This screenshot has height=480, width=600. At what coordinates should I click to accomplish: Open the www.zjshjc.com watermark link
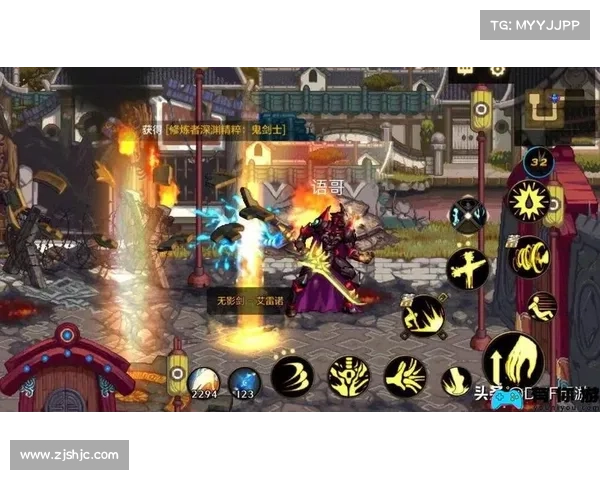click(x=71, y=455)
